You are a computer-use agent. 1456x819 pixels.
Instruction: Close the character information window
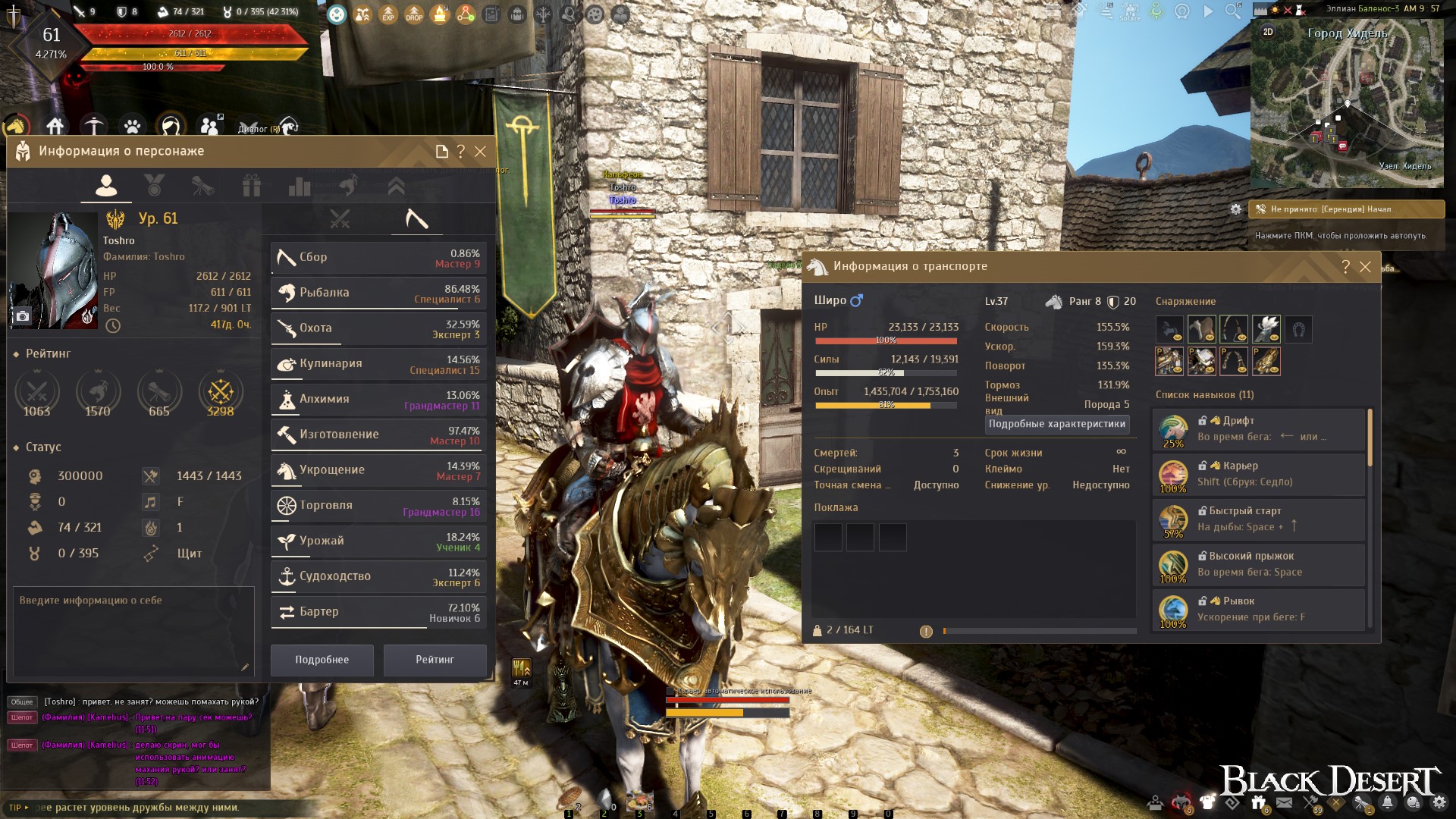pos(480,152)
